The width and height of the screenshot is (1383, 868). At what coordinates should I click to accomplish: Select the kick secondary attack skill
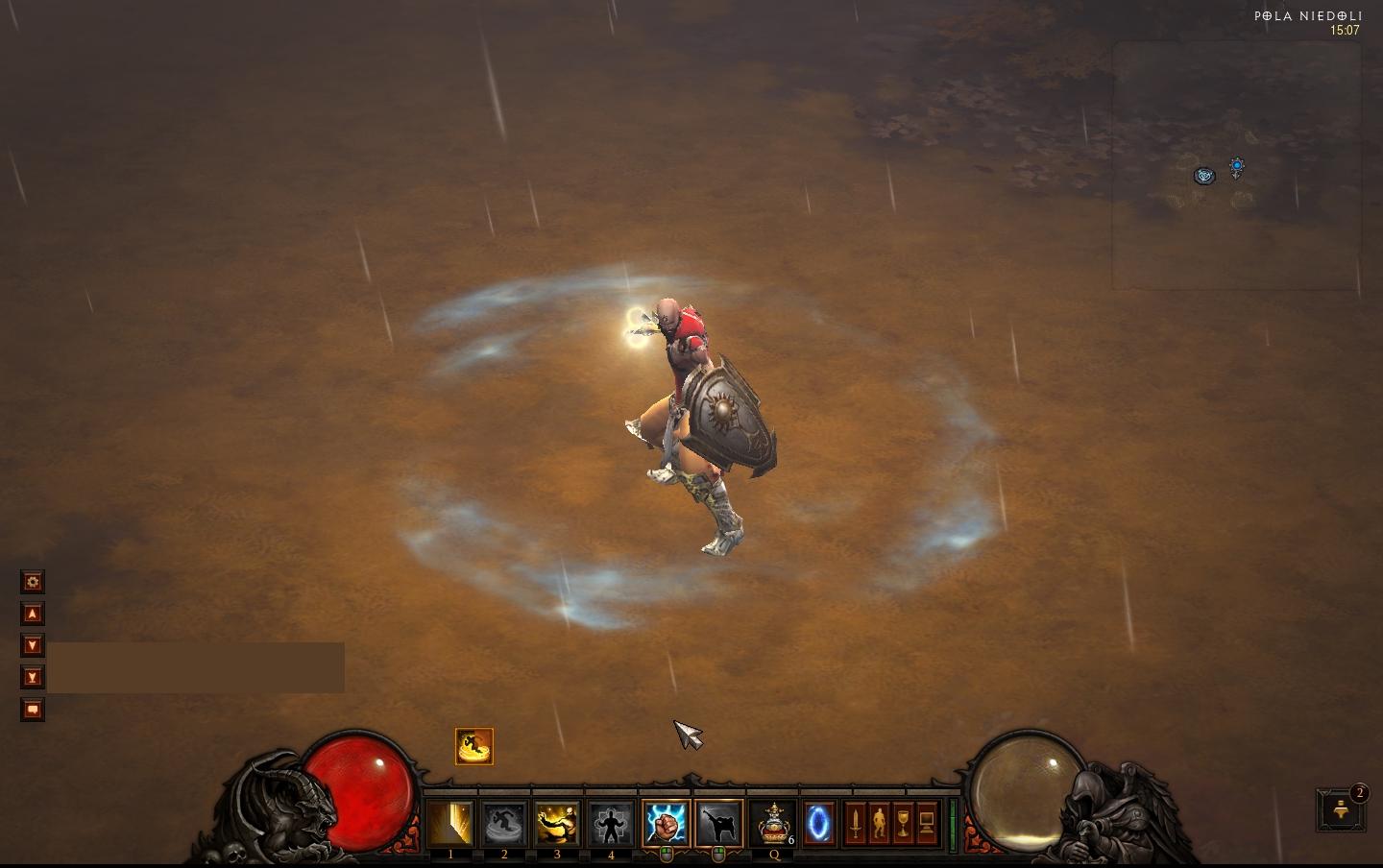pyautogui.click(x=718, y=824)
